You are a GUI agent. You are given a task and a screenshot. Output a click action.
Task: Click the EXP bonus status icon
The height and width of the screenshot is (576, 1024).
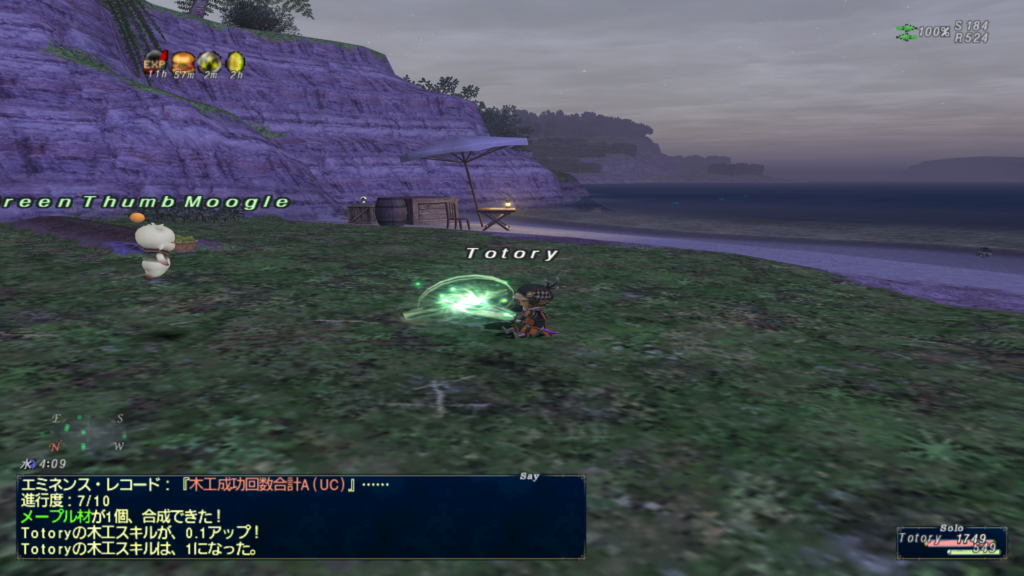pos(155,61)
